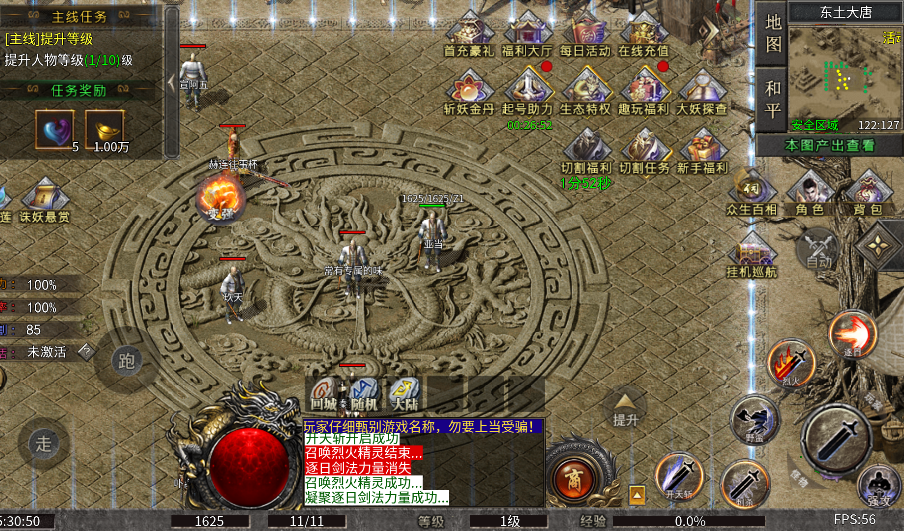Viewport: 904px width, 531px height.
Task: Click the 本图产出查看 button
Action: tap(829, 146)
